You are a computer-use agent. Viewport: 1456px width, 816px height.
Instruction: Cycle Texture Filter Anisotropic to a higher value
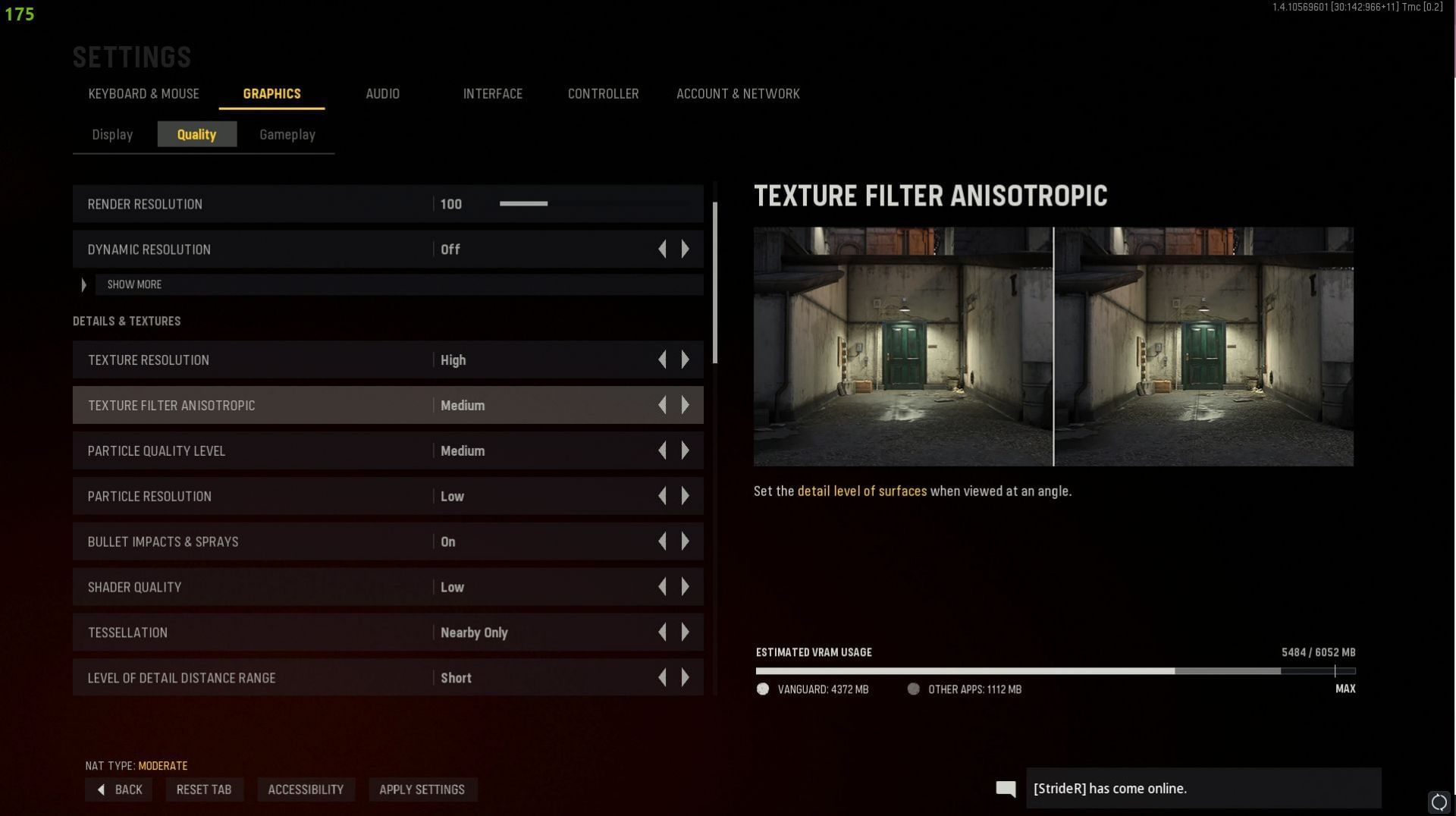click(x=686, y=405)
